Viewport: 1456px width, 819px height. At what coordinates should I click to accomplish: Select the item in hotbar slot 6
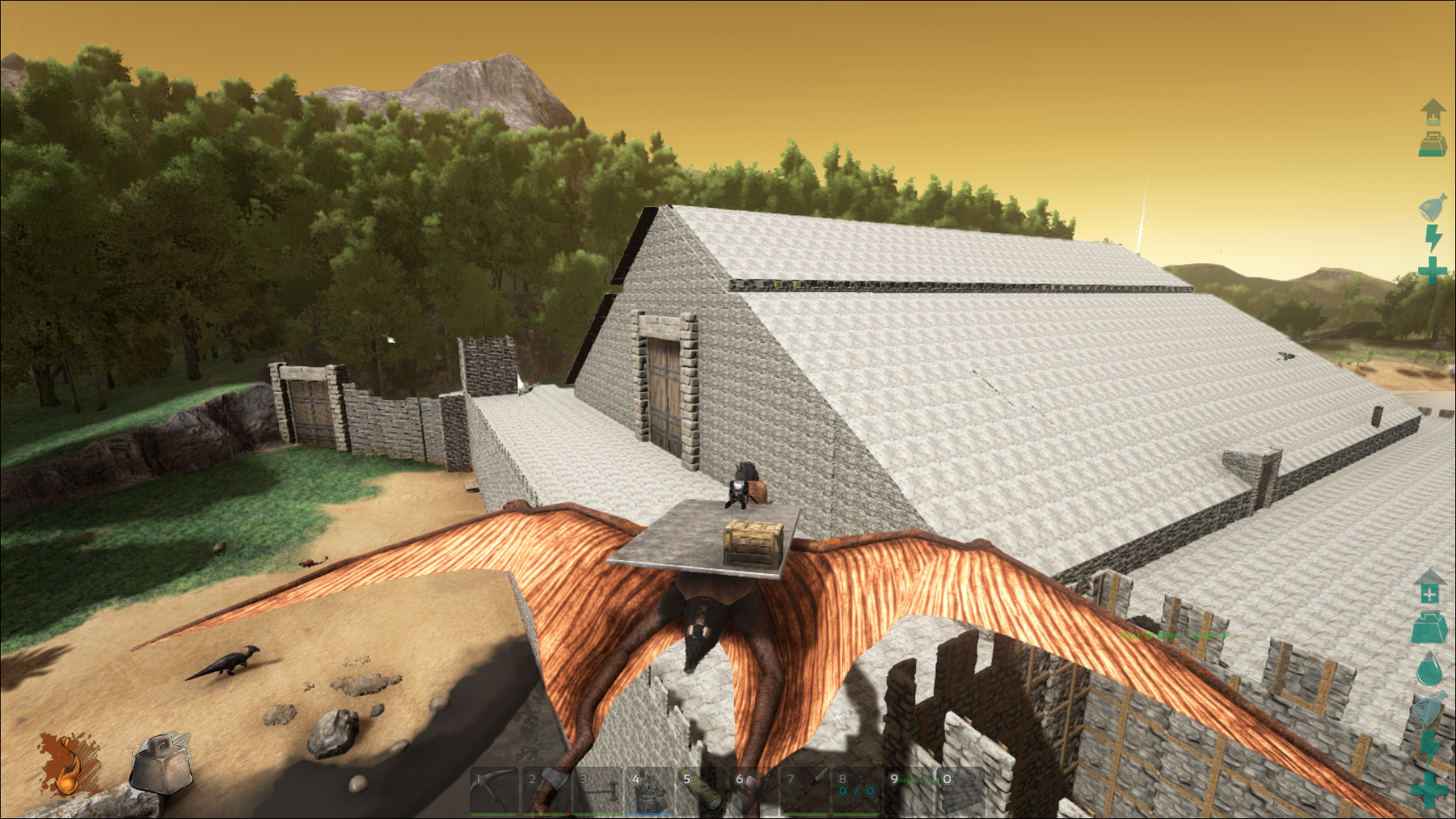pos(754,791)
